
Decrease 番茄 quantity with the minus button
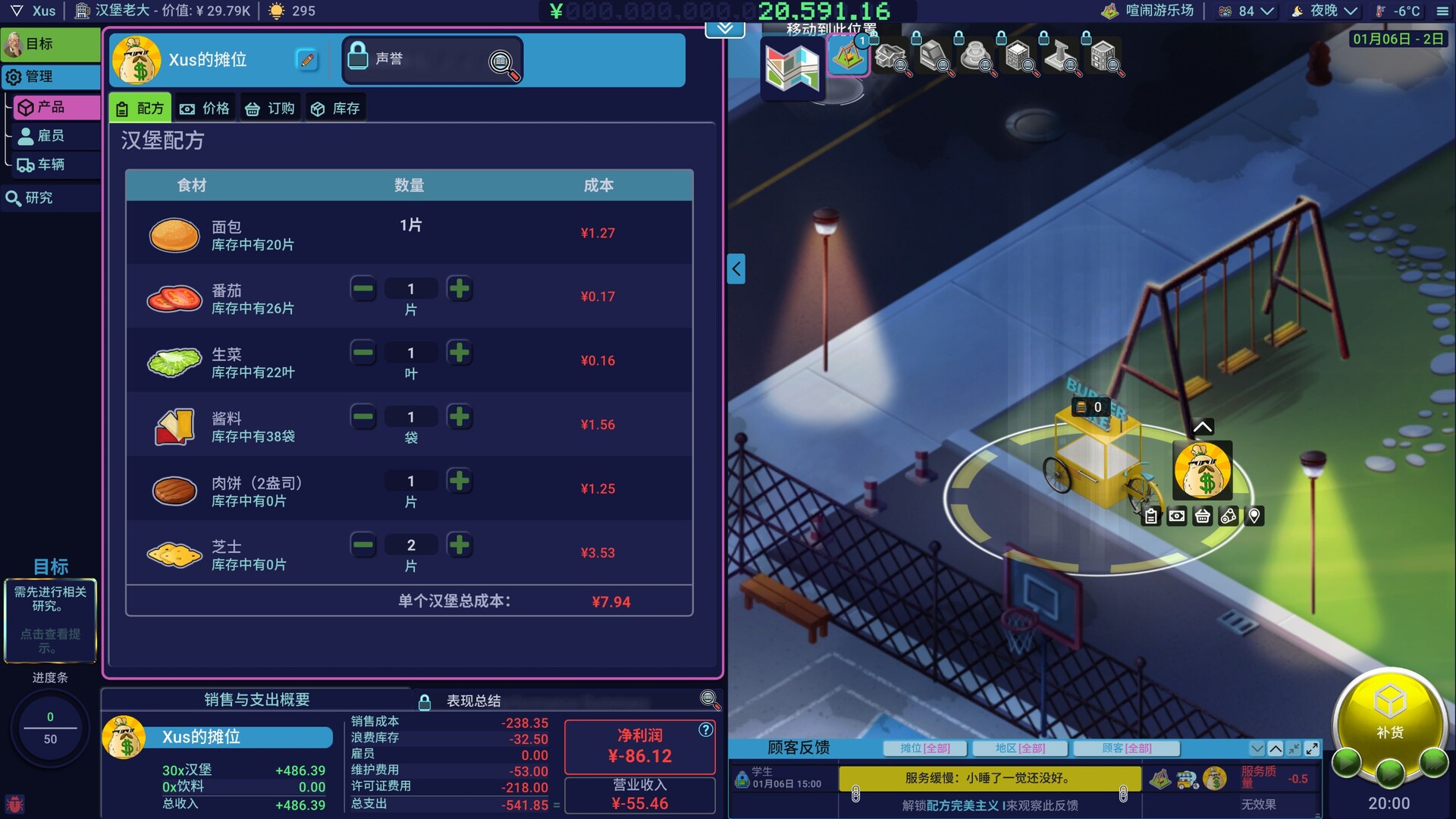point(363,288)
